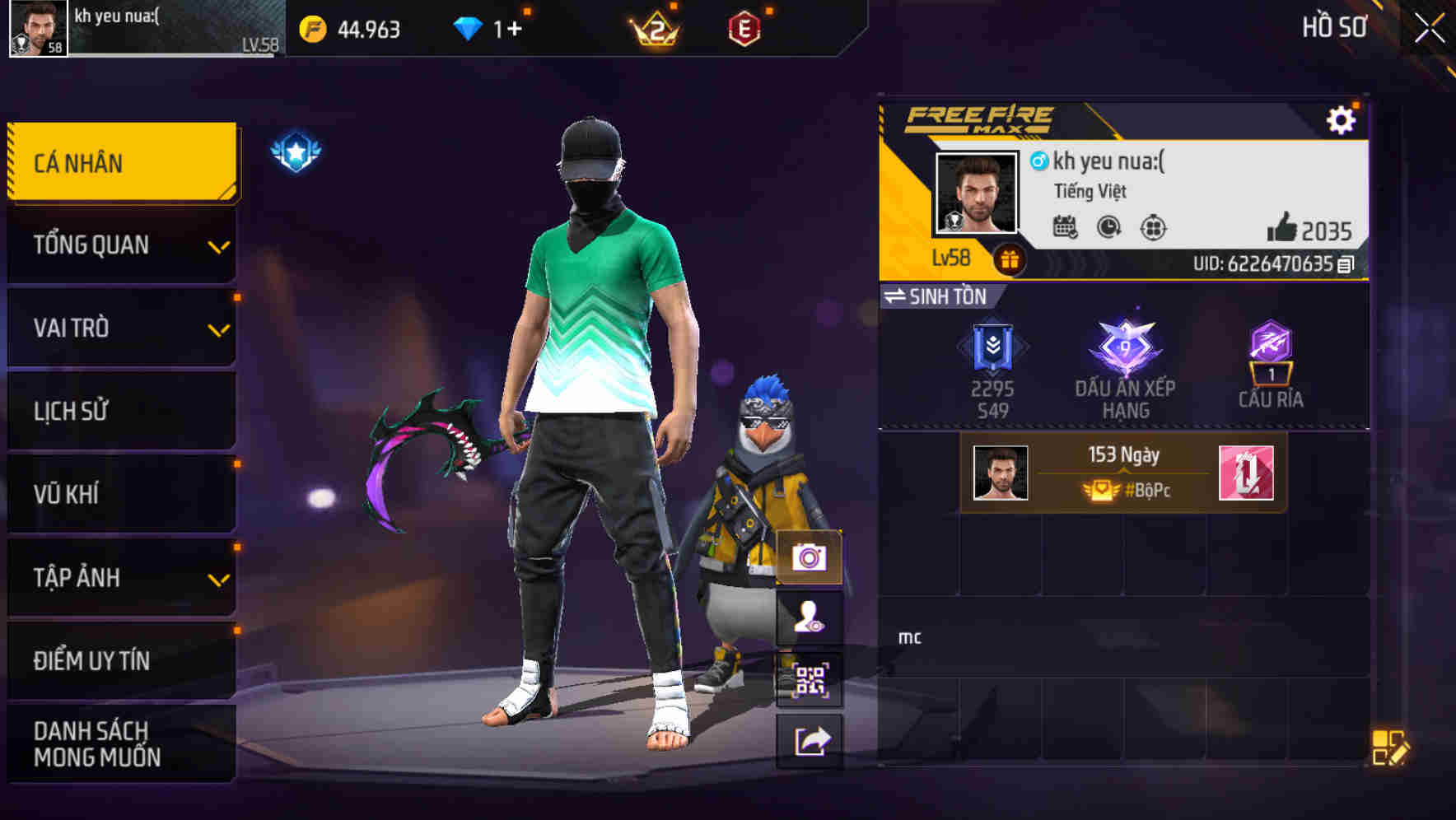The image size is (1456, 820).
Task: Switch to the VŨ KHÍ tab
Action: (121, 494)
